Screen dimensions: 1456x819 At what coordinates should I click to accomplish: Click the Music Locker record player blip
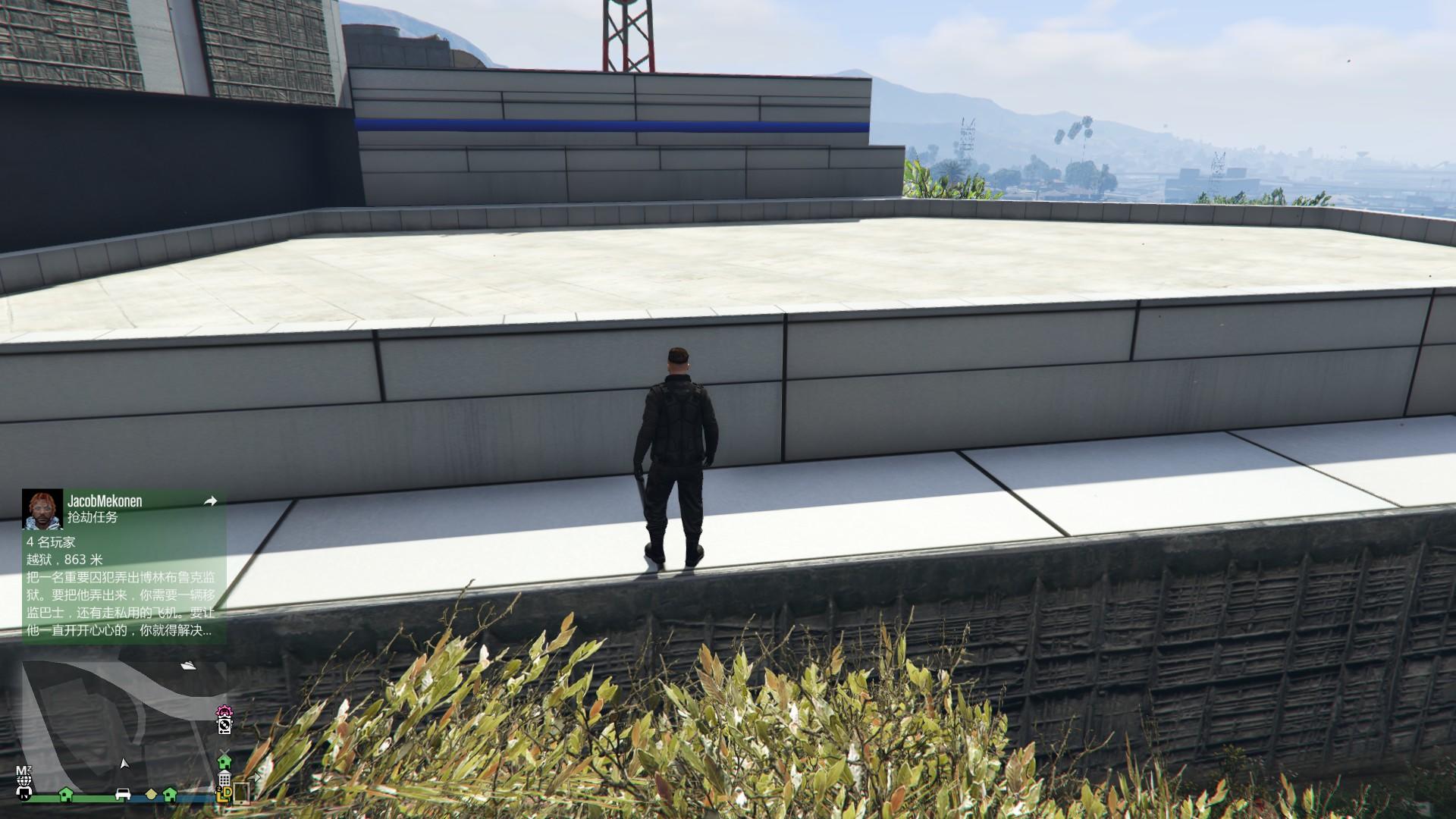224,726
